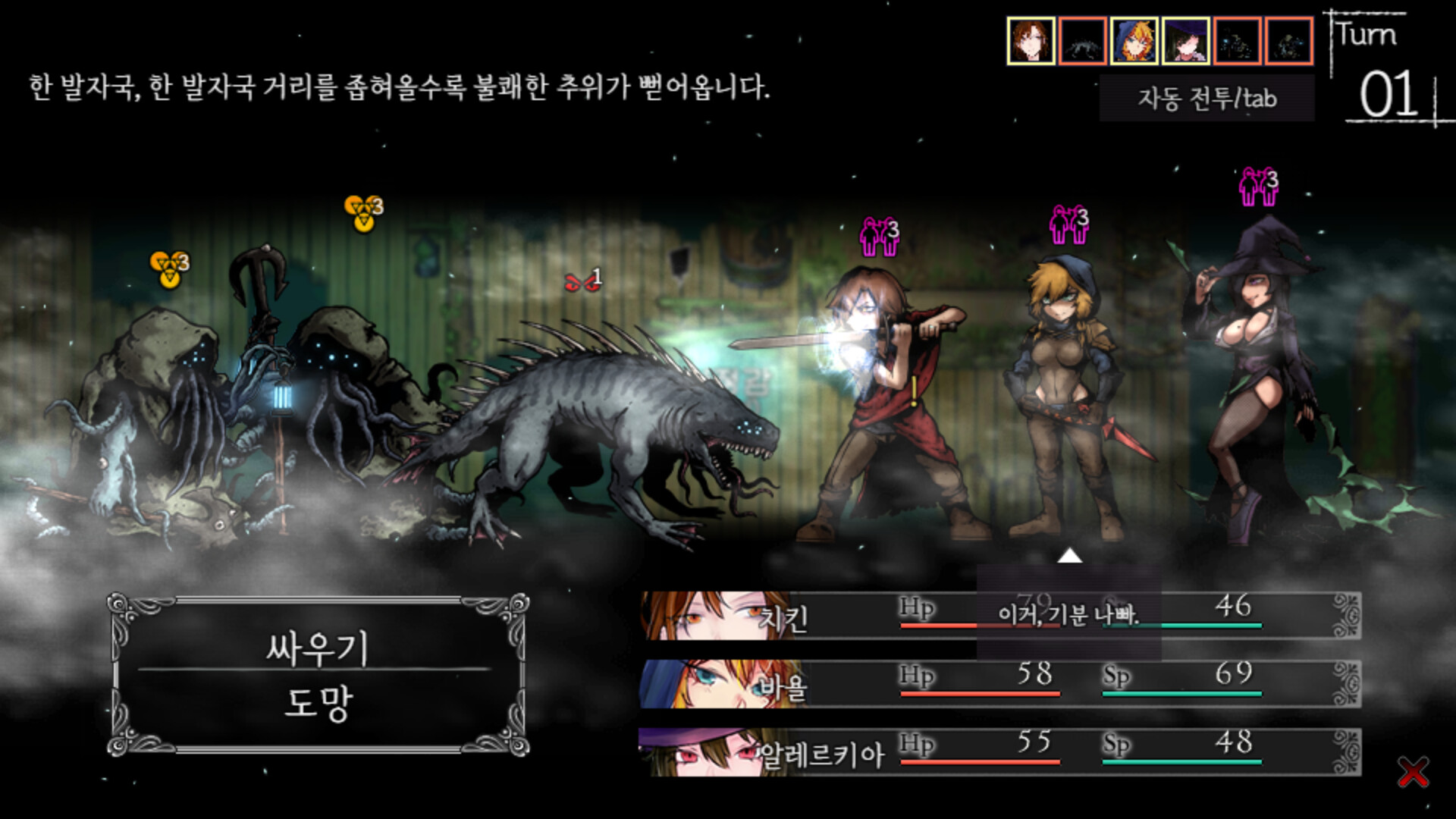The height and width of the screenshot is (819, 1456).
Task: Choose 도망 to flee the battle
Action: pyautogui.click(x=318, y=705)
